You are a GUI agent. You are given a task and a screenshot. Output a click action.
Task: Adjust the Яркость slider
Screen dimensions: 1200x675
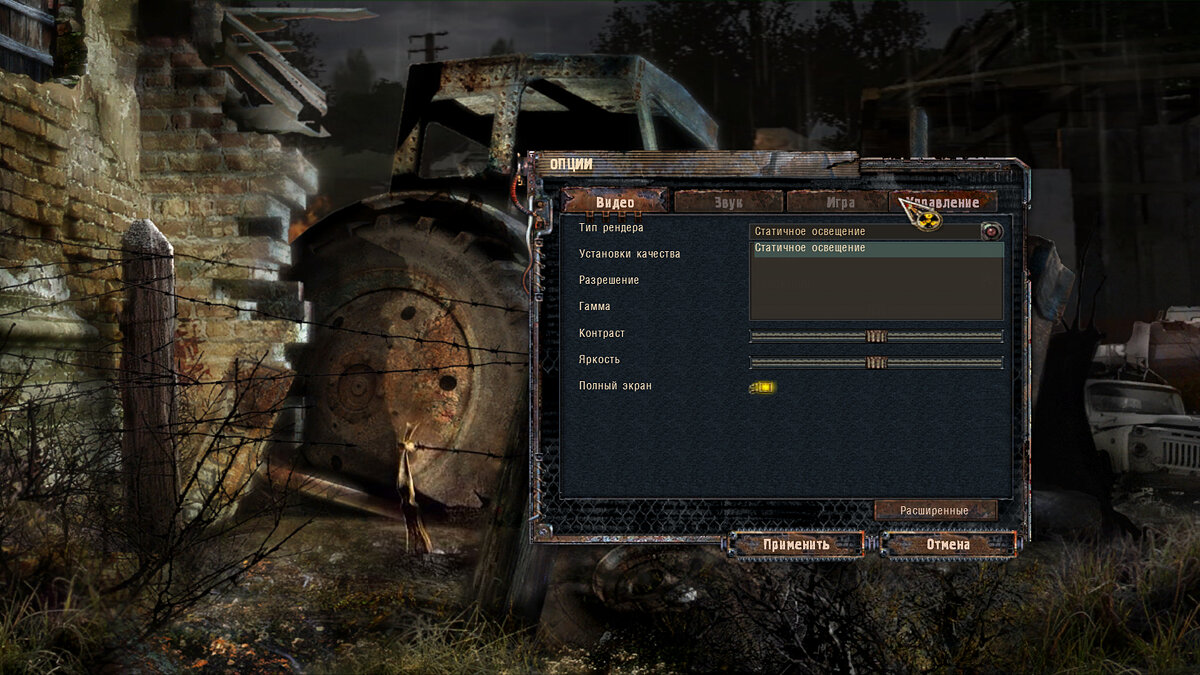tap(876, 362)
